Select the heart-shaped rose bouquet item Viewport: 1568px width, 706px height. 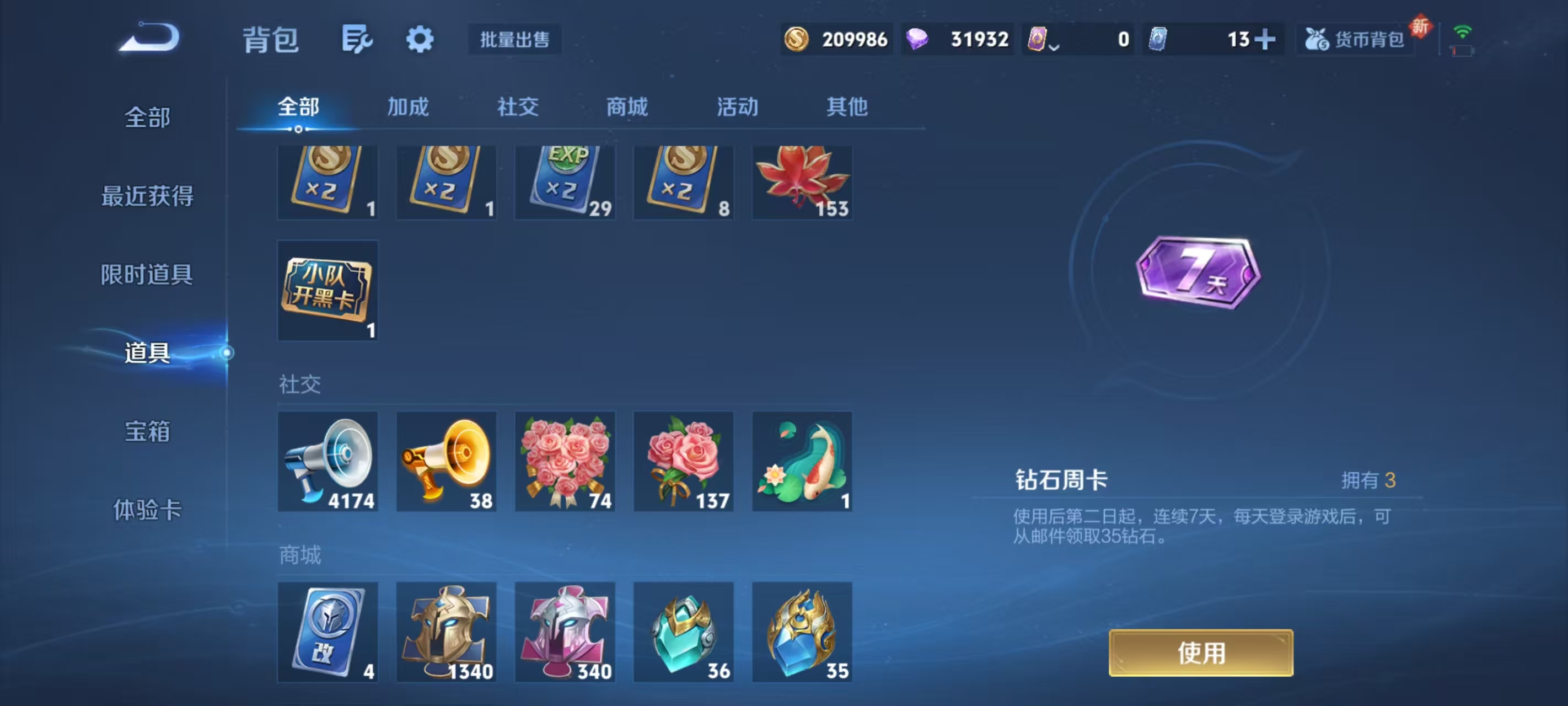point(565,461)
